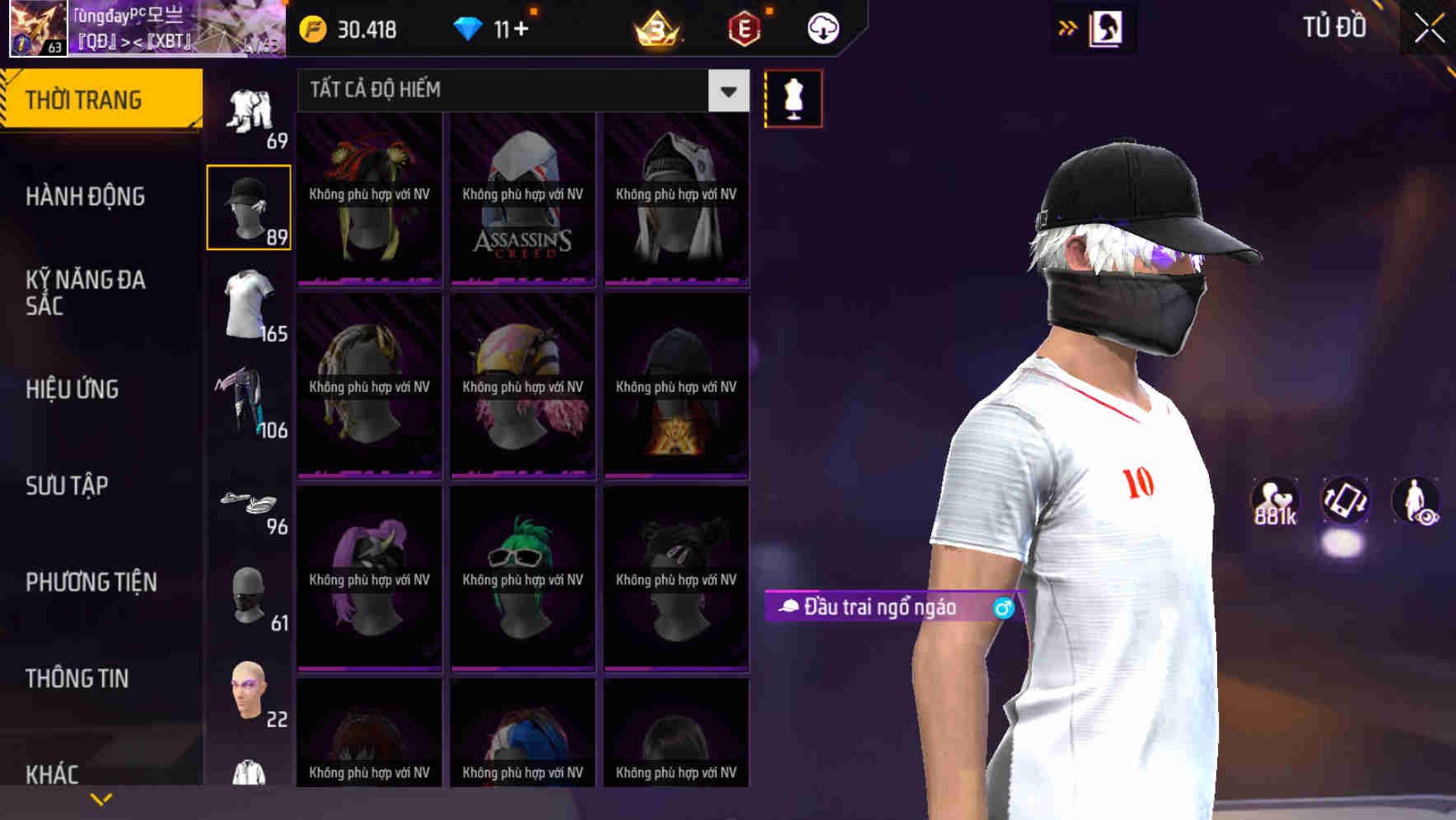Open the cloud download wardrobe icon

821,29
